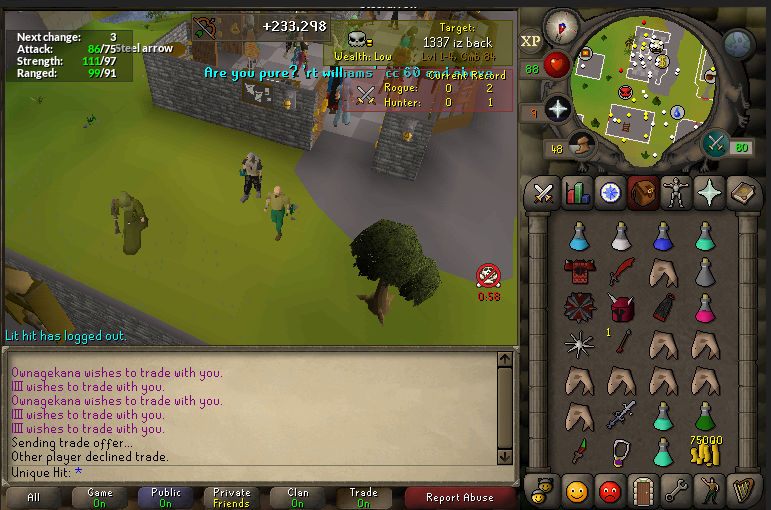The width and height of the screenshot is (771, 510).
Task: Open the Logout door tab
Action: tap(641, 491)
